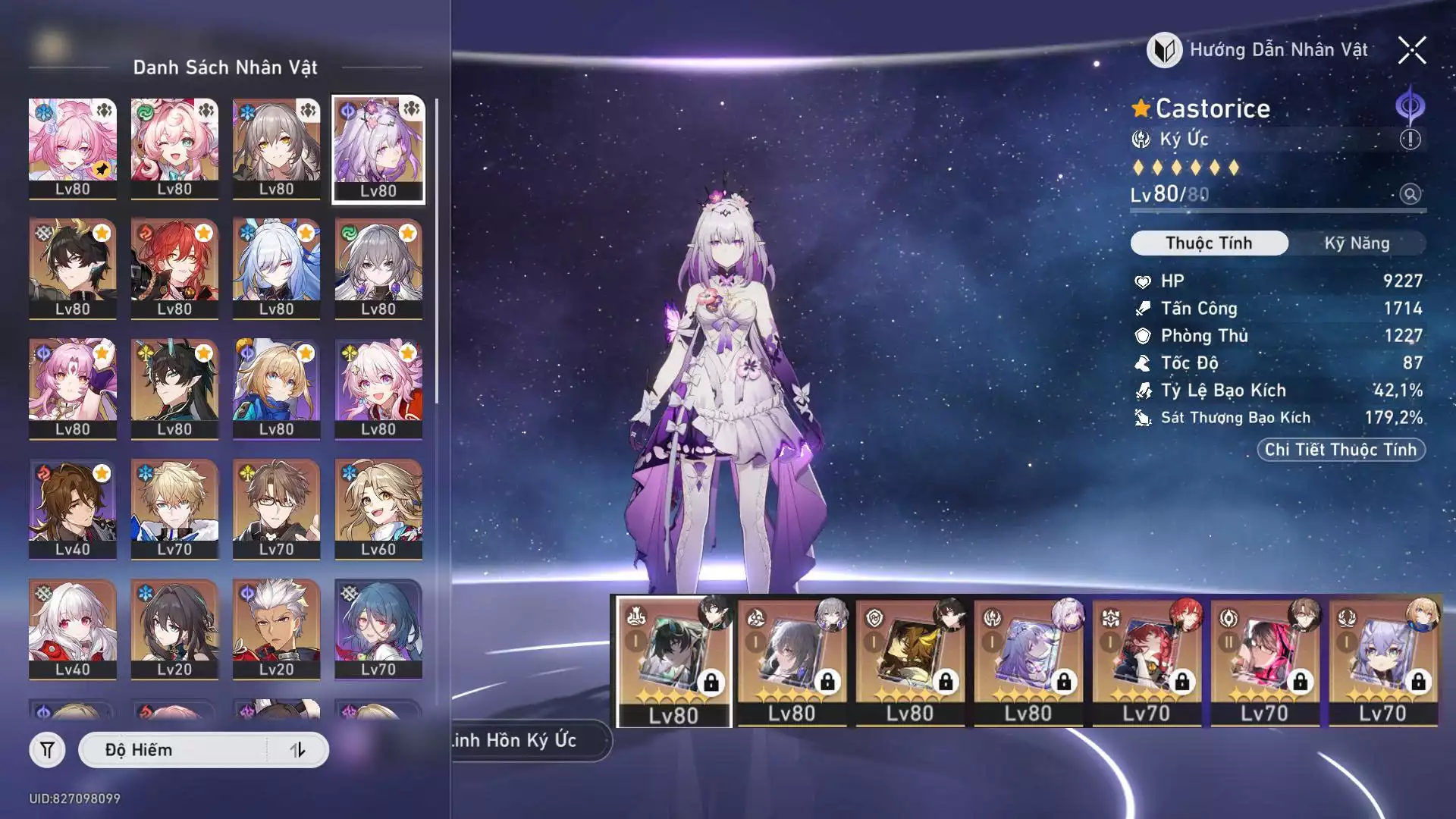Open Chi Tiết Thuộc Tính details
The image size is (1456, 819).
[1341, 450]
